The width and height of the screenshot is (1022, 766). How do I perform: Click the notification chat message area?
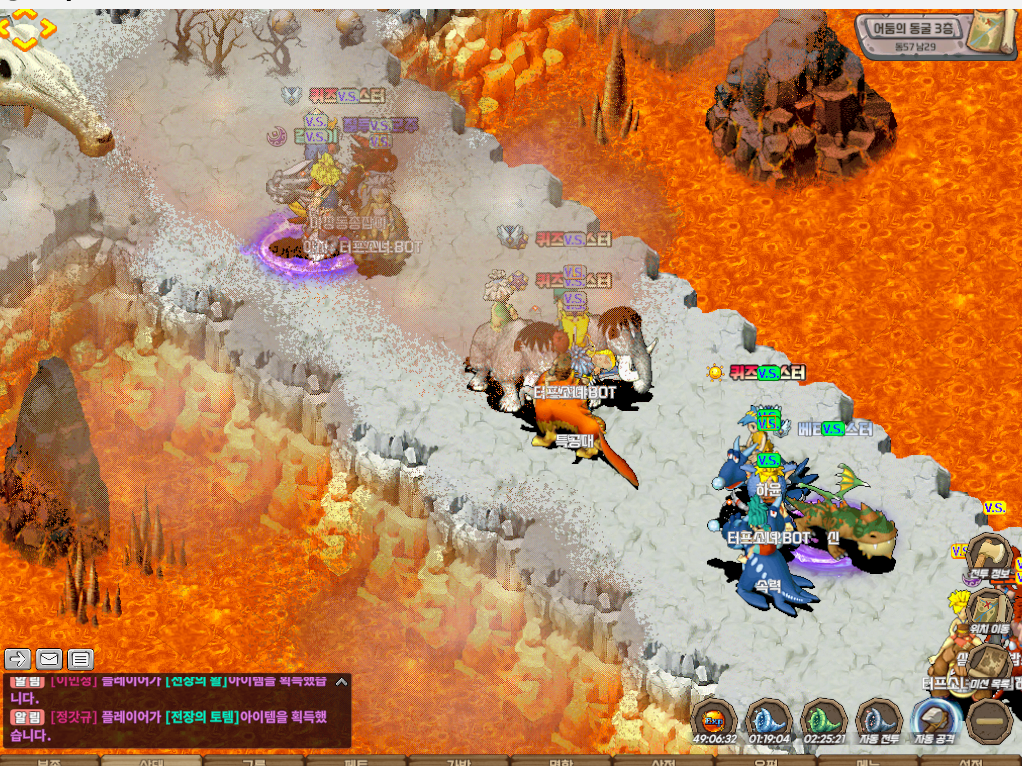[x=170, y=725]
